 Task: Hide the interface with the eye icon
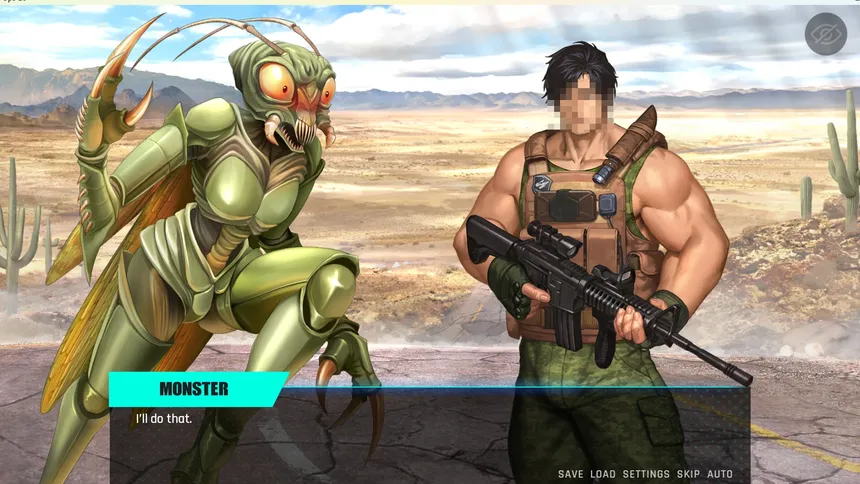pyautogui.click(x=825, y=34)
